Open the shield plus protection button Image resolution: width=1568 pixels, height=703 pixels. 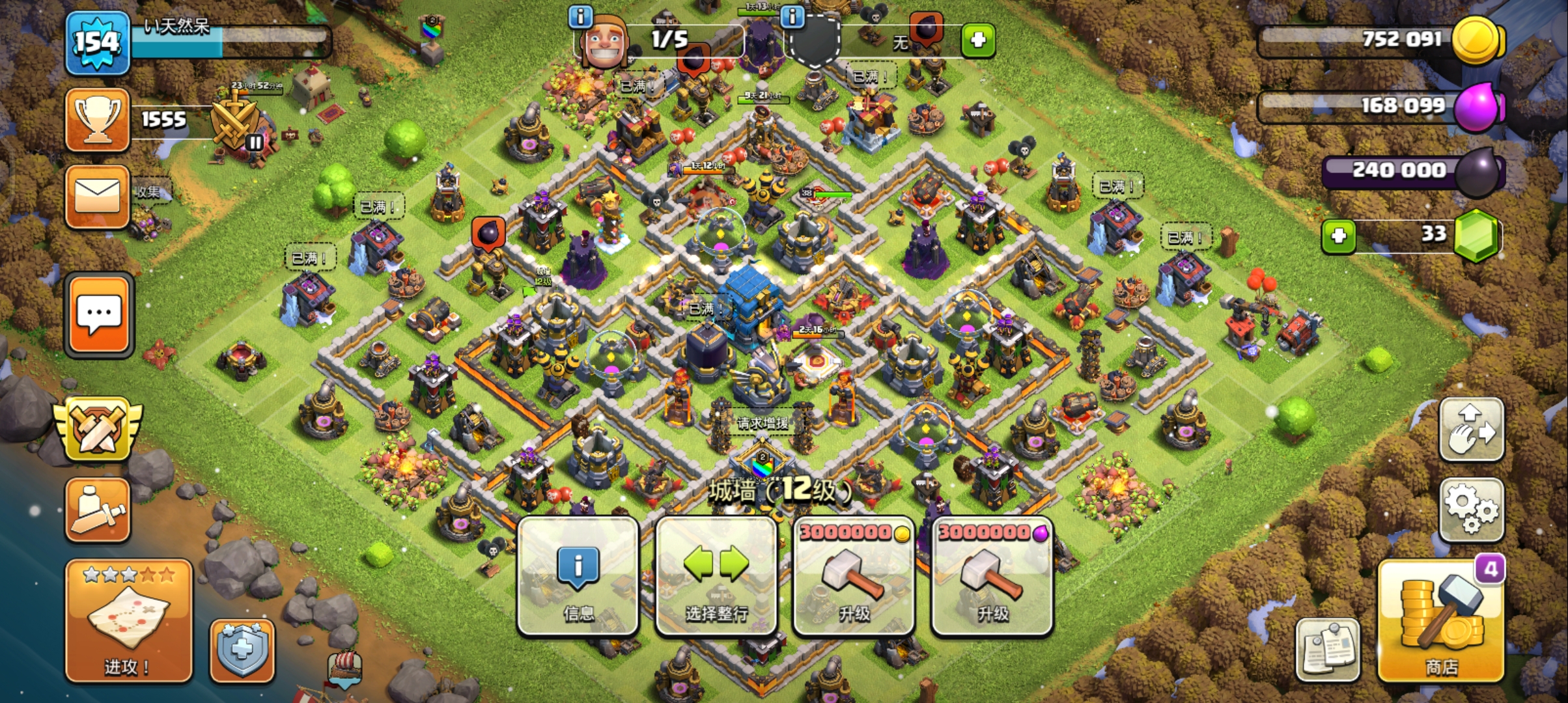point(242,650)
